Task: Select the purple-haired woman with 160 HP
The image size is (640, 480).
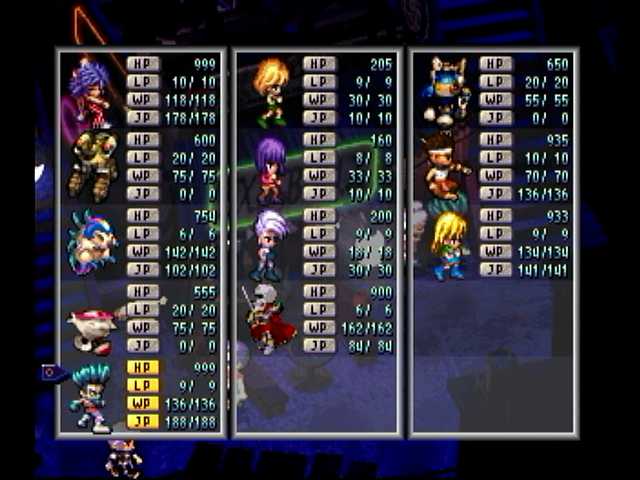Action: tap(269, 168)
